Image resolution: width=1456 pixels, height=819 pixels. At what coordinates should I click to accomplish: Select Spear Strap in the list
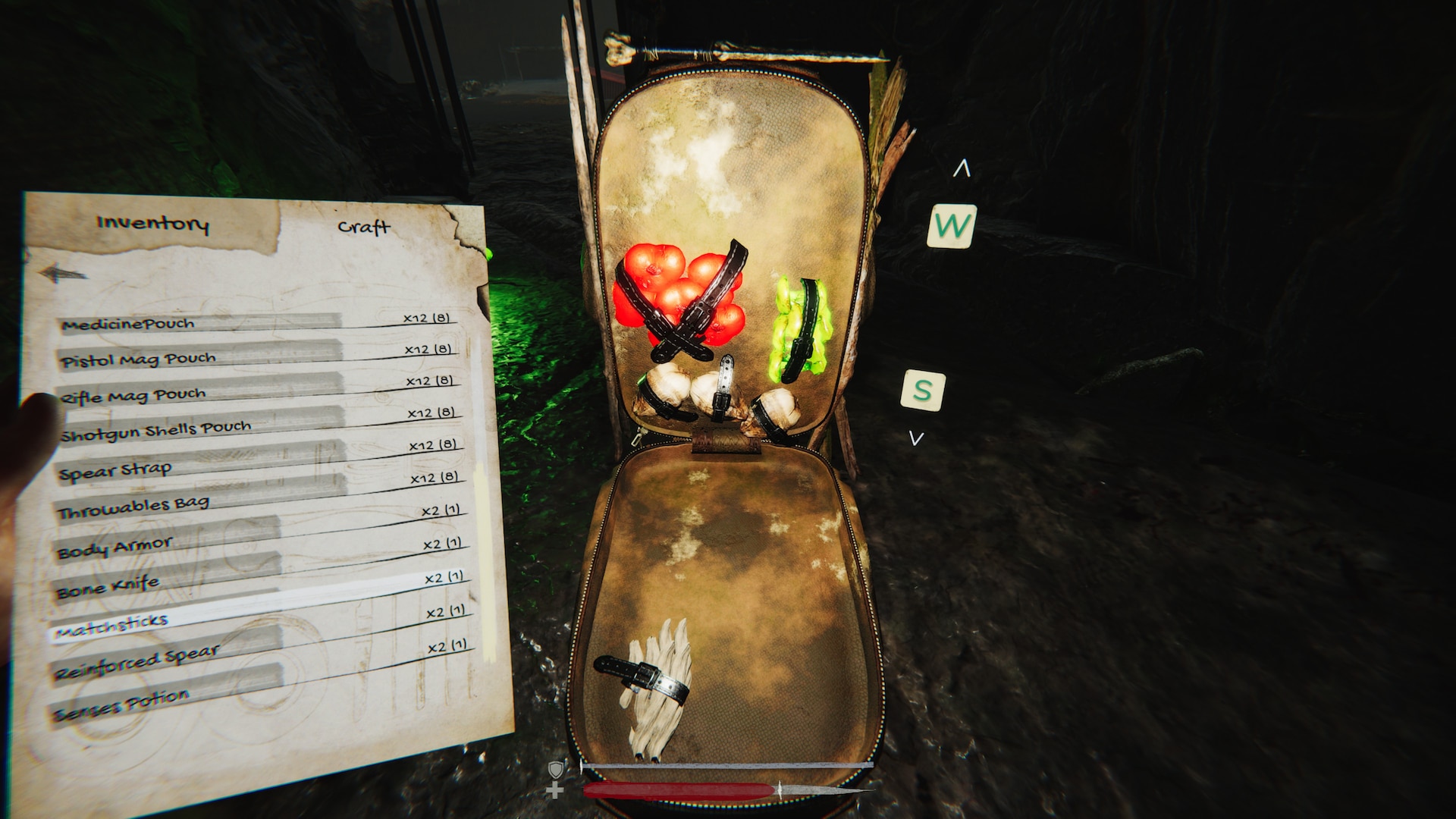[115, 471]
